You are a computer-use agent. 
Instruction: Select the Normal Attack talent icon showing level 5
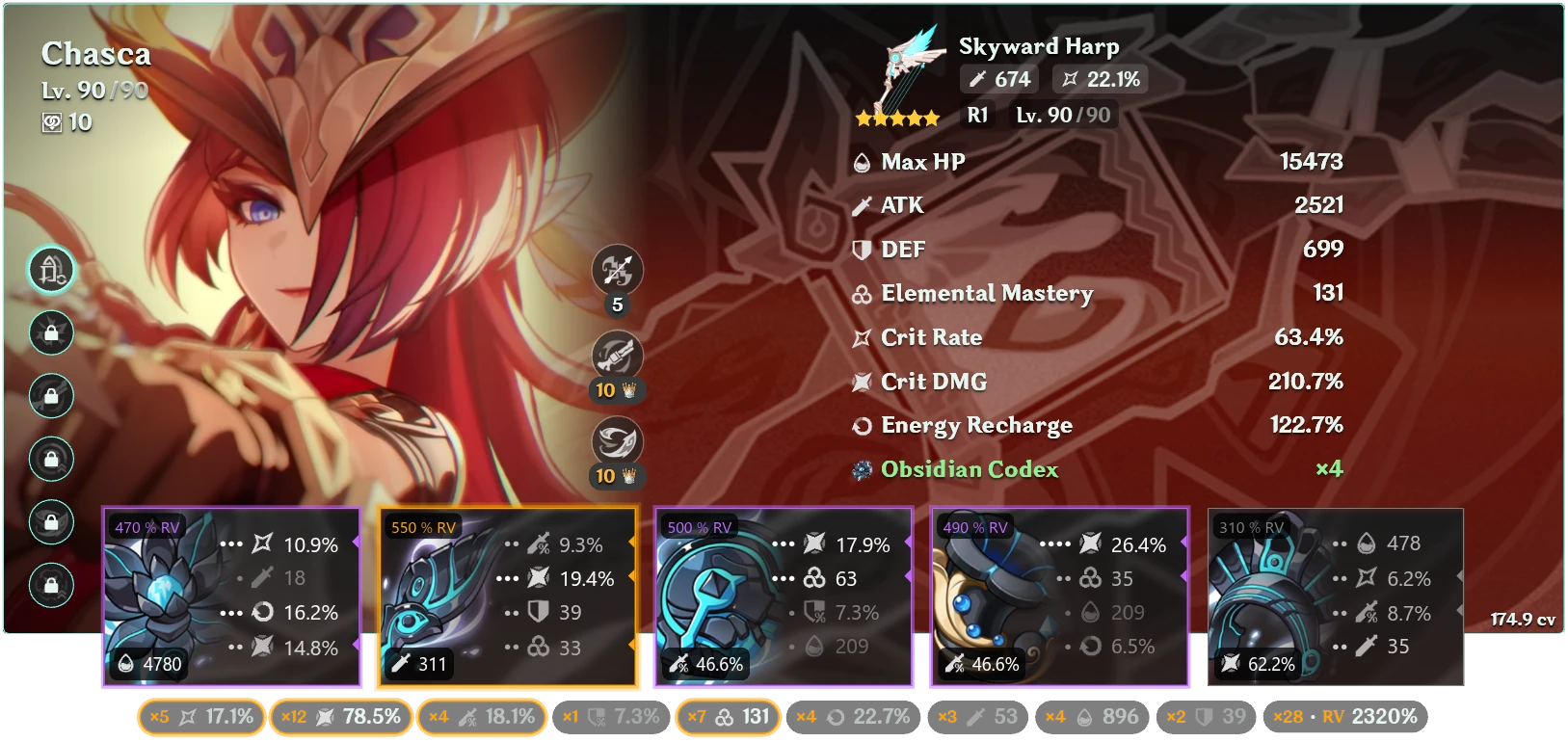pyautogui.click(x=617, y=271)
